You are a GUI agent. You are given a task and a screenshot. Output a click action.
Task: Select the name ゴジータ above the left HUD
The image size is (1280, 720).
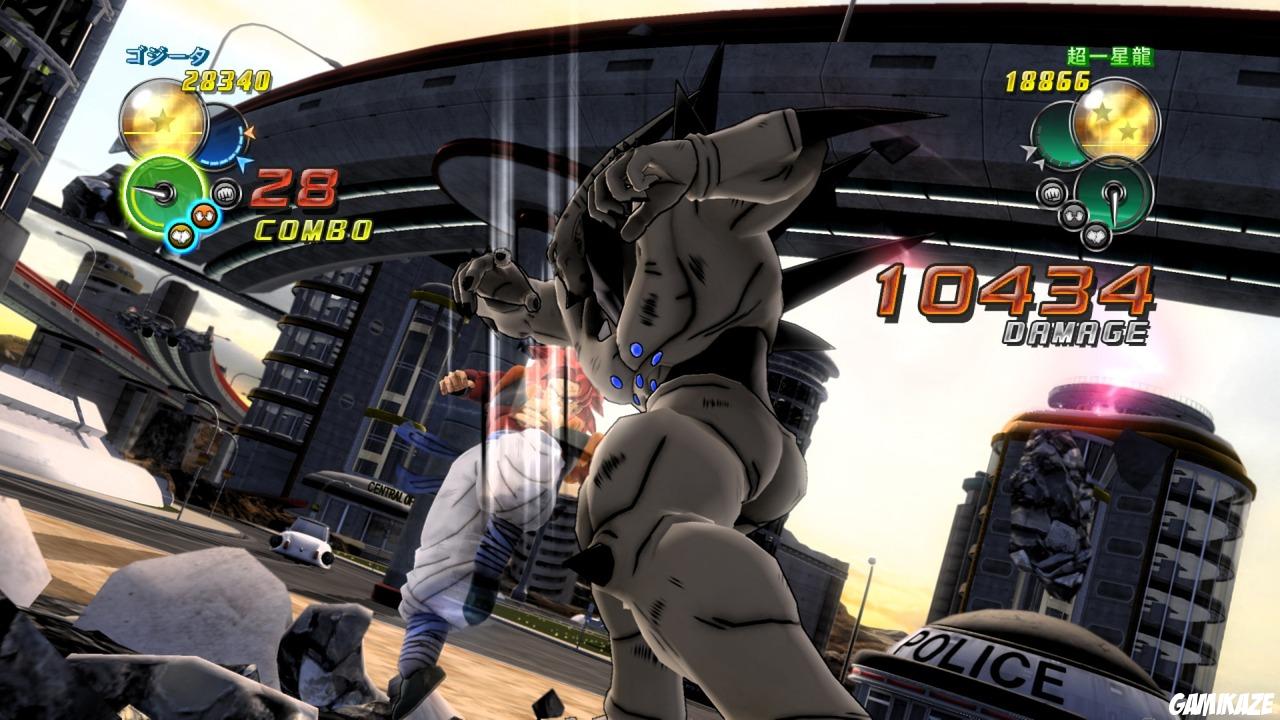click(167, 54)
